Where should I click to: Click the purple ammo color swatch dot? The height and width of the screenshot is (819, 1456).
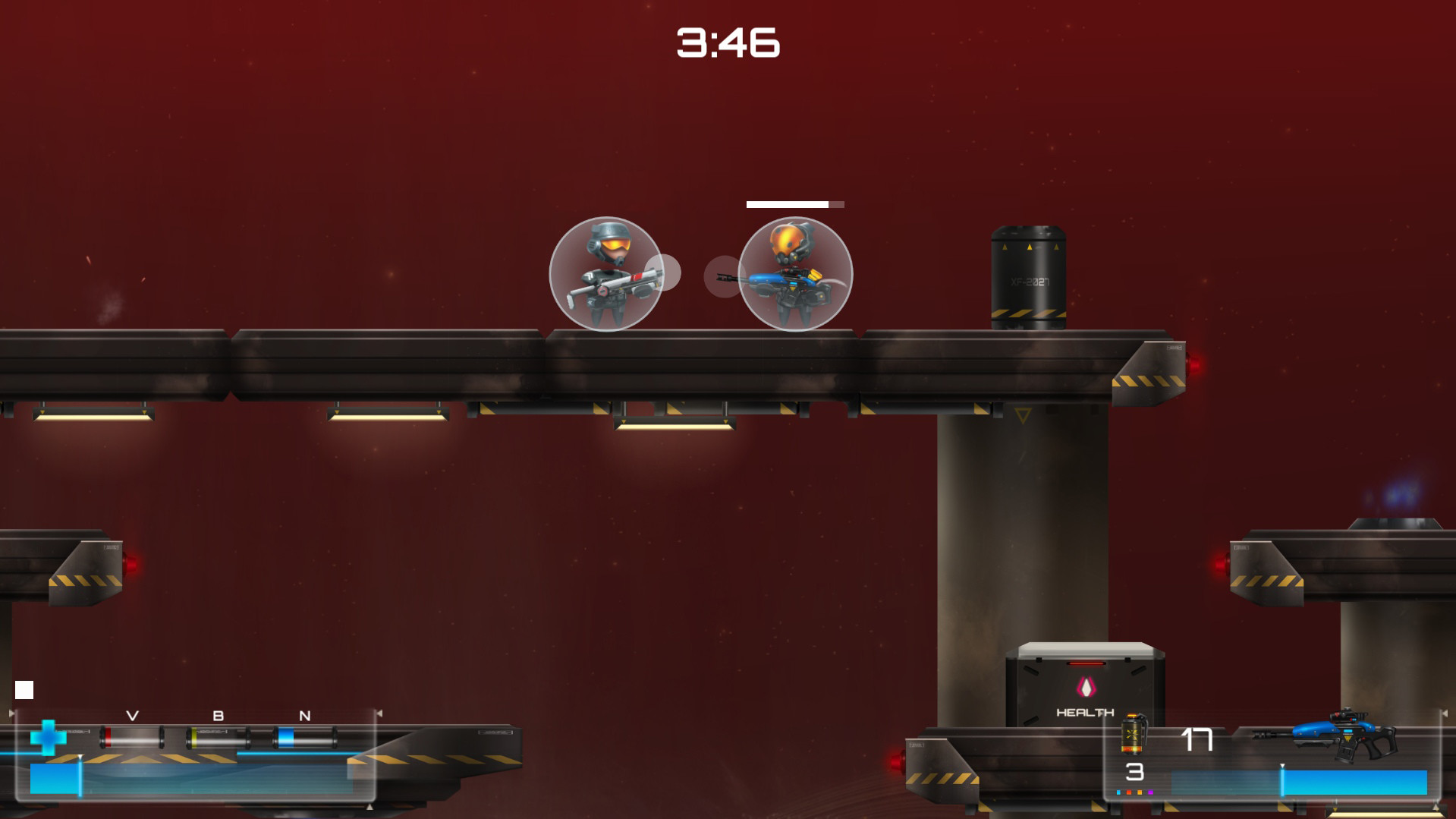(1151, 792)
